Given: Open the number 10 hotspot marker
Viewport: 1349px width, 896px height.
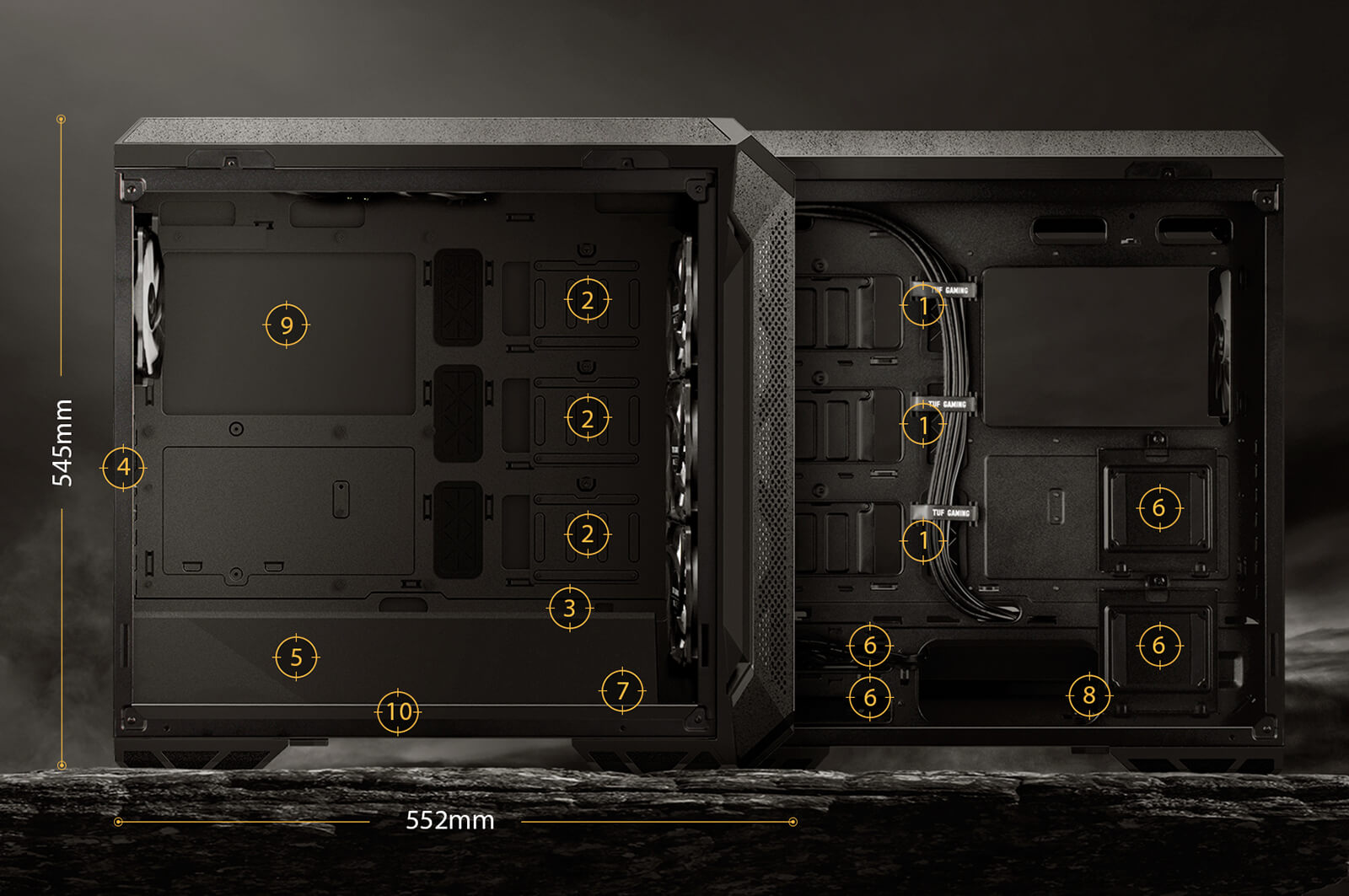Looking at the screenshot, I should click(398, 712).
